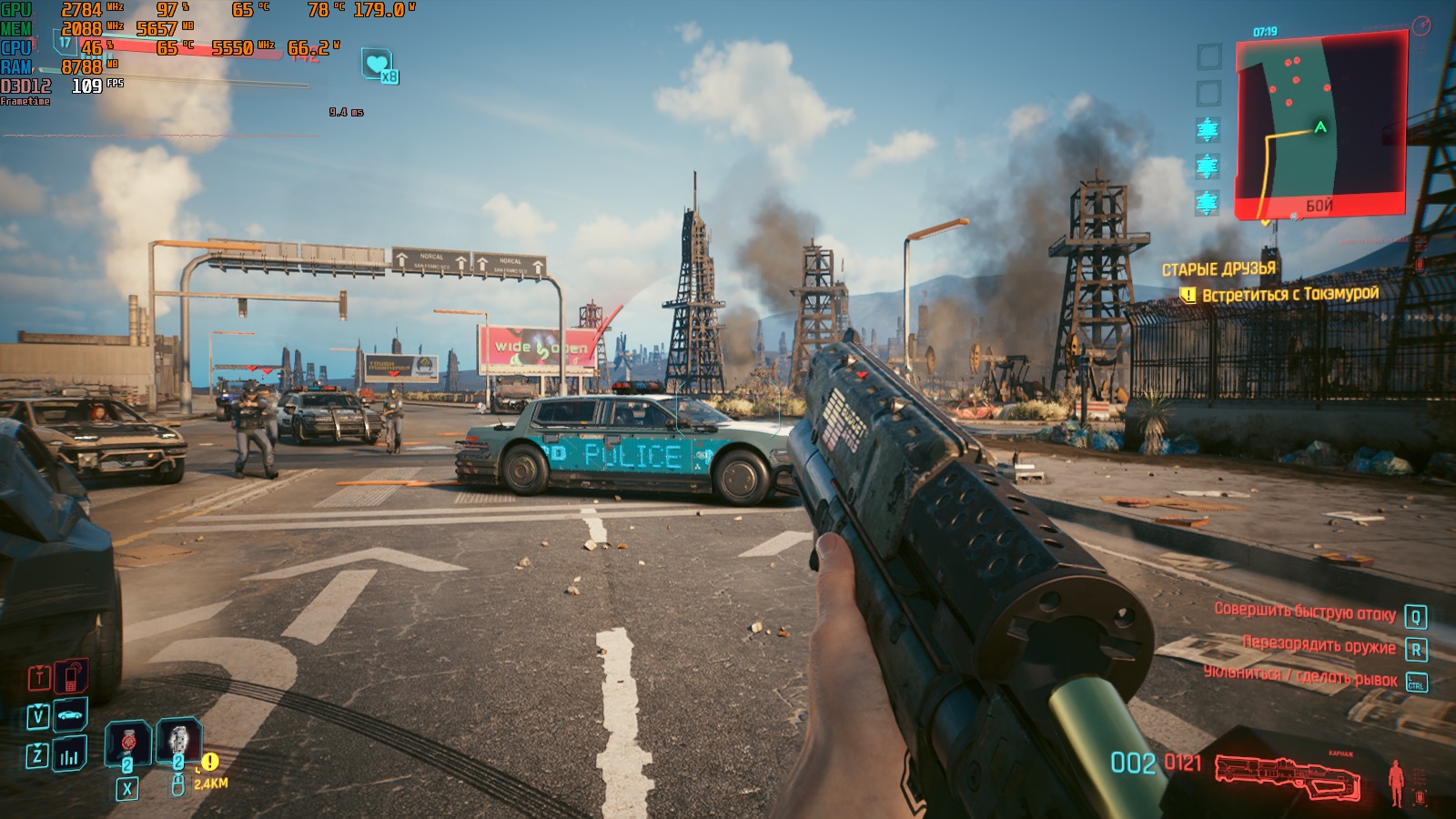Click the combat minimap

pos(1320,126)
